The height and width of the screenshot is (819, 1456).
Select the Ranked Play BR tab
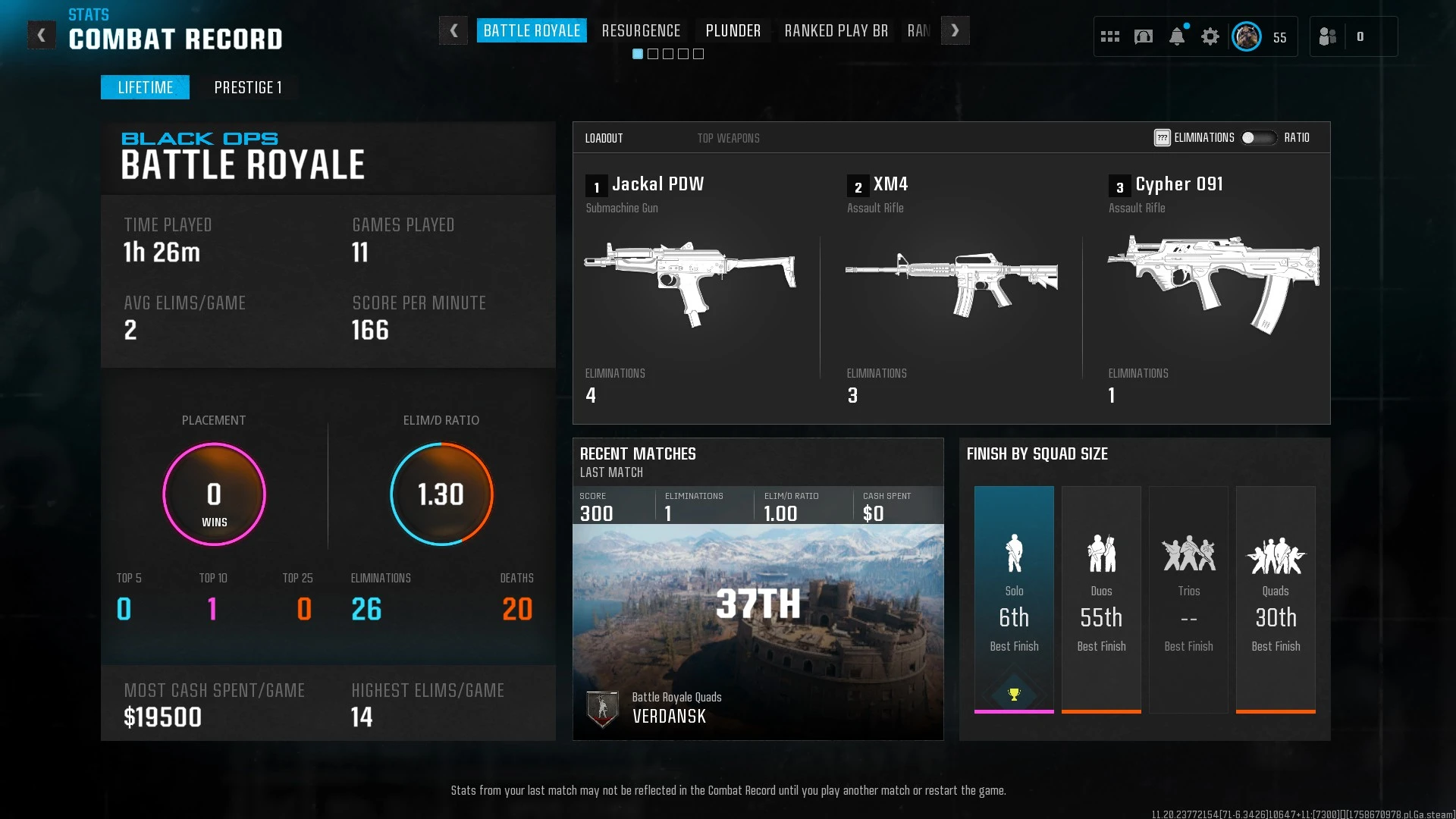tap(836, 31)
